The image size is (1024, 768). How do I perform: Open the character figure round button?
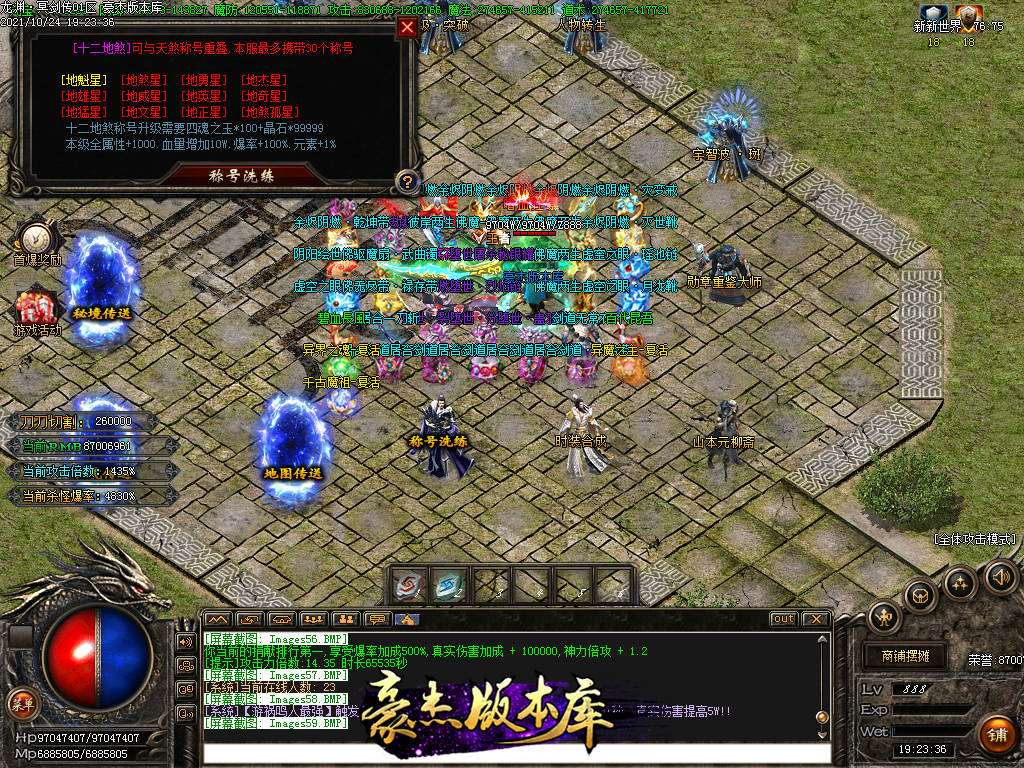pos(885,617)
